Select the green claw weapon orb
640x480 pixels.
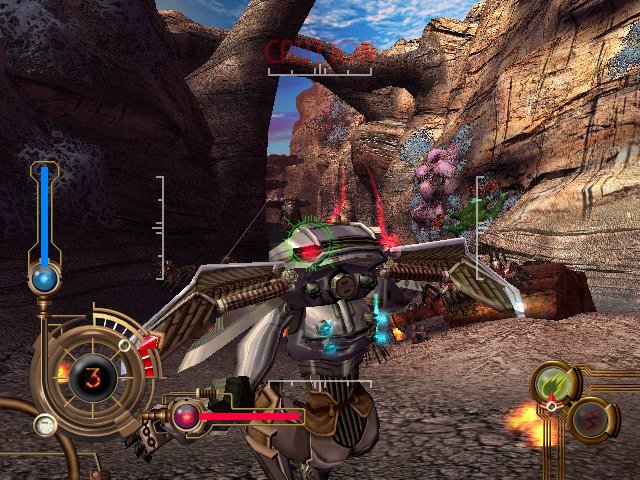pyautogui.click(x=551, y=383)
